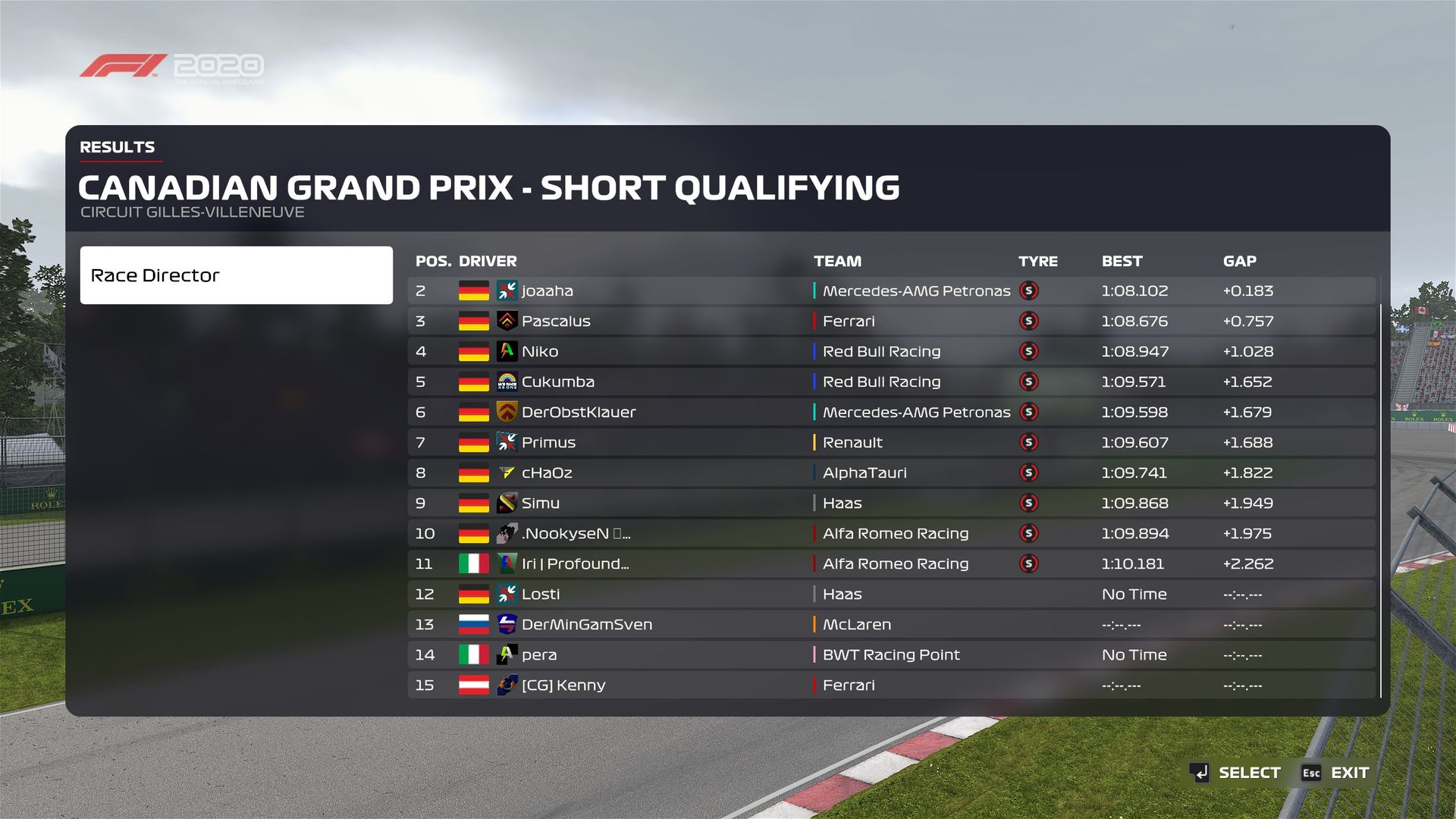Select Losti's No Time row
The image size is (1456, 819).
point(891,595)
